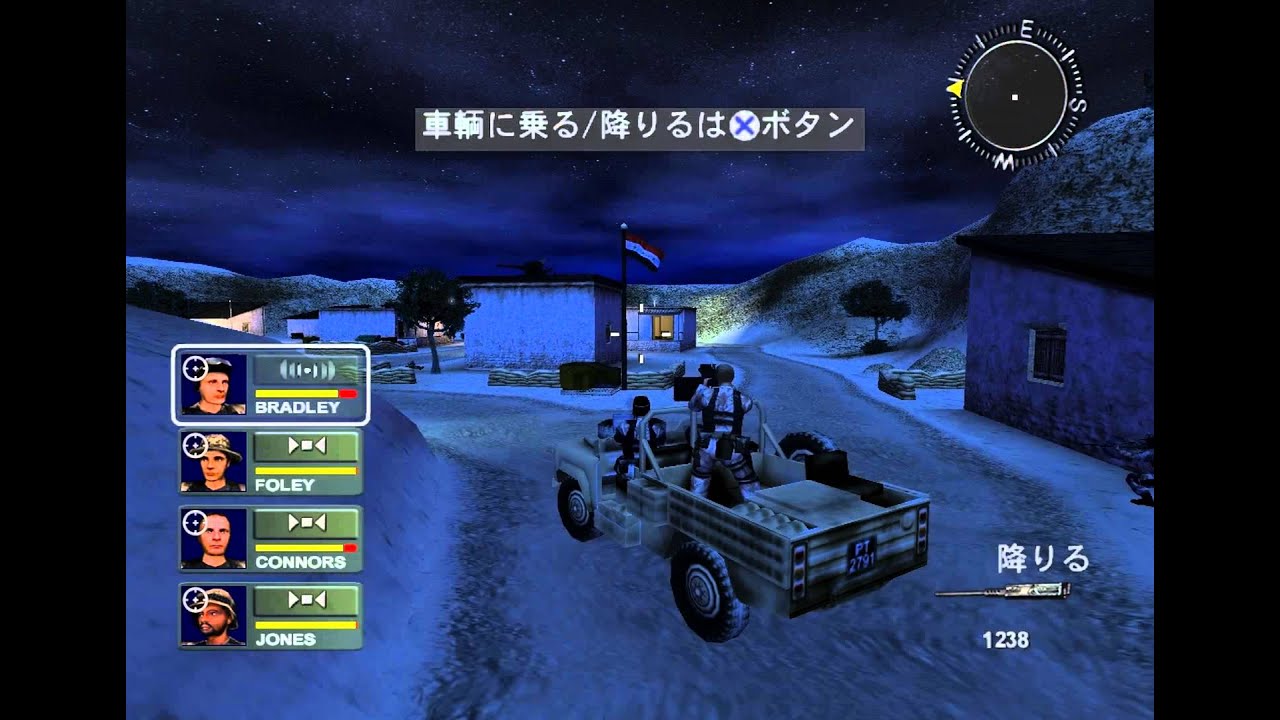
Task: Choose Foley from the squad list
Action: click(271, 462)
